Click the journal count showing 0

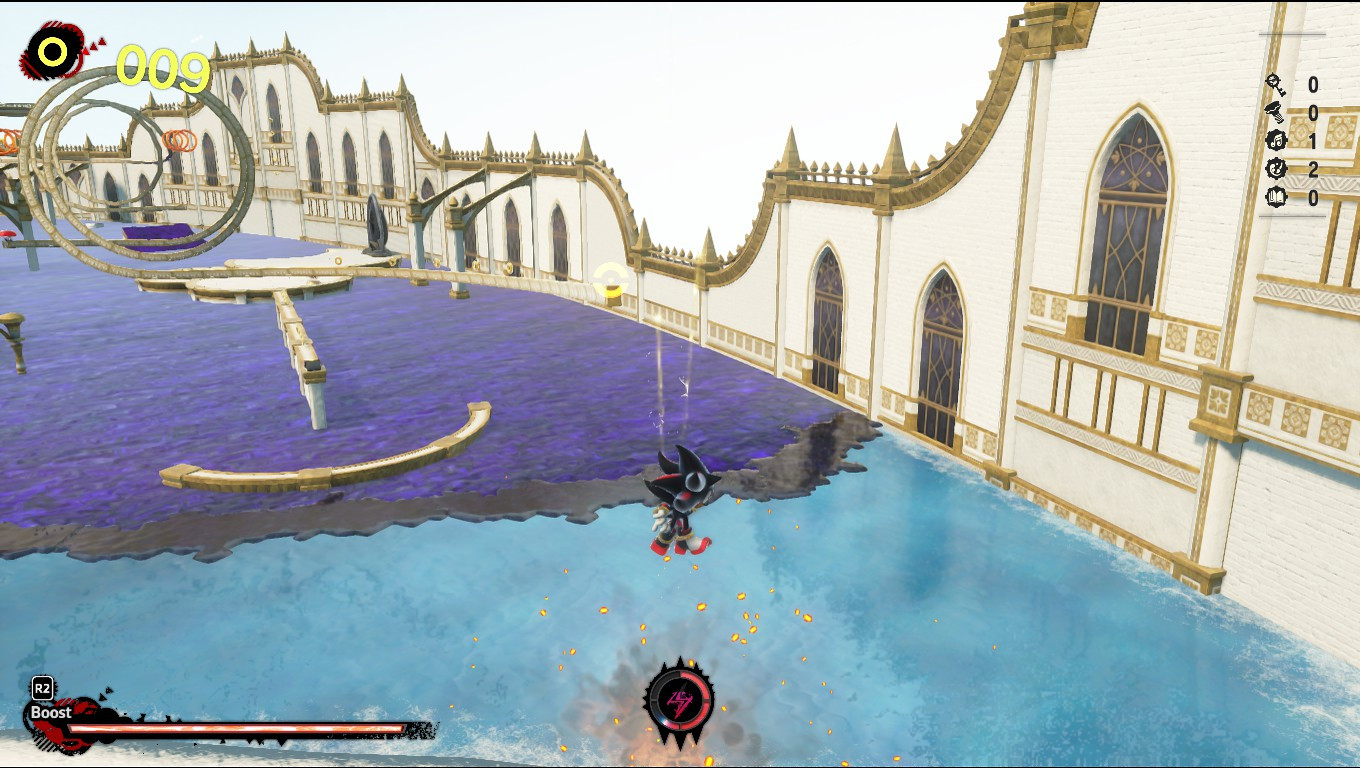click(1313, 196)
